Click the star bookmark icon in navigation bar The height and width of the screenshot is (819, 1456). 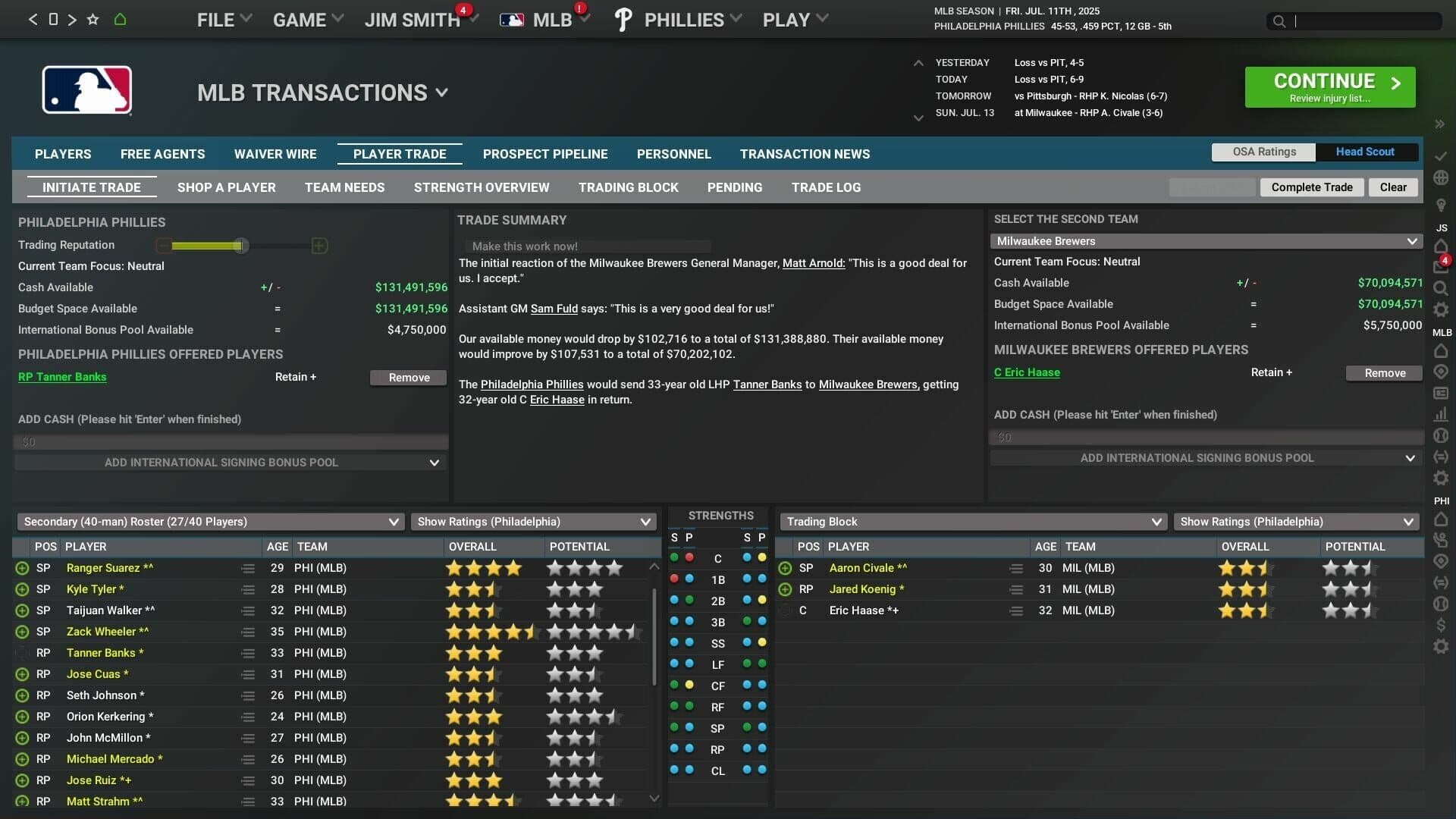coord(92,20)
